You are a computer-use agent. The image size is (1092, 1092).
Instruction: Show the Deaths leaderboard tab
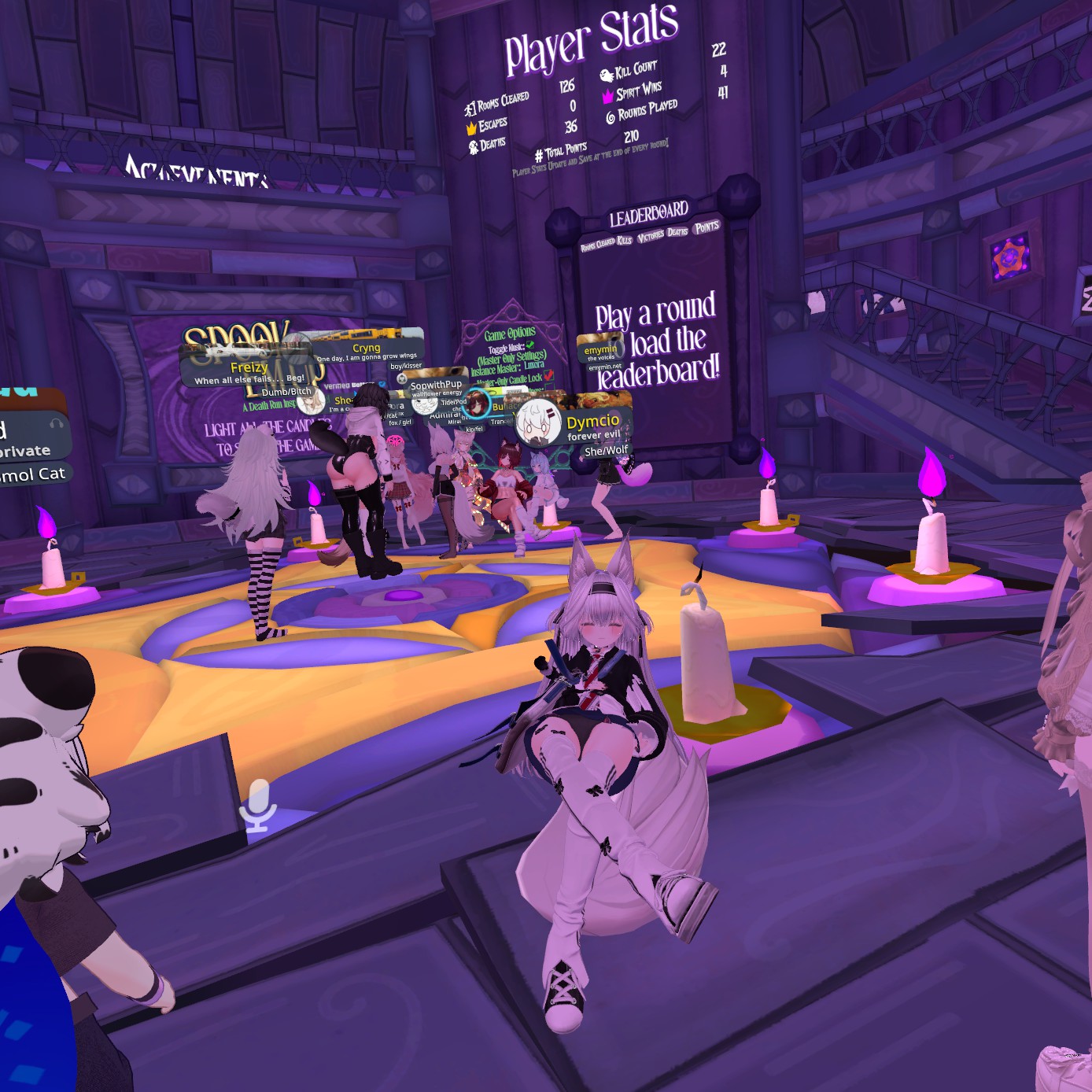tap(677, 232)
